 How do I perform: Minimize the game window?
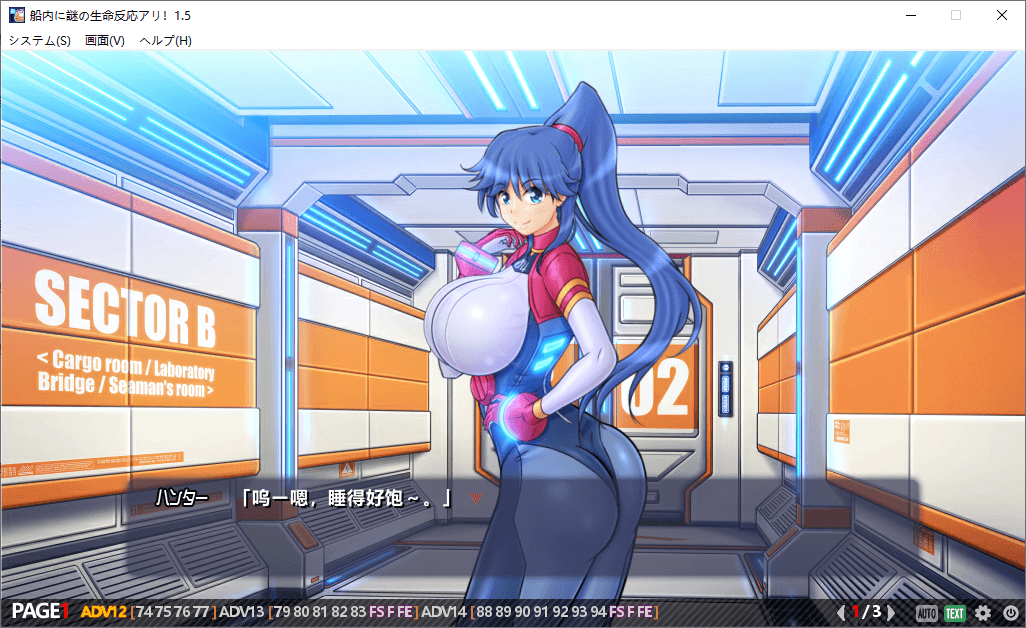[x=910, y=15]
